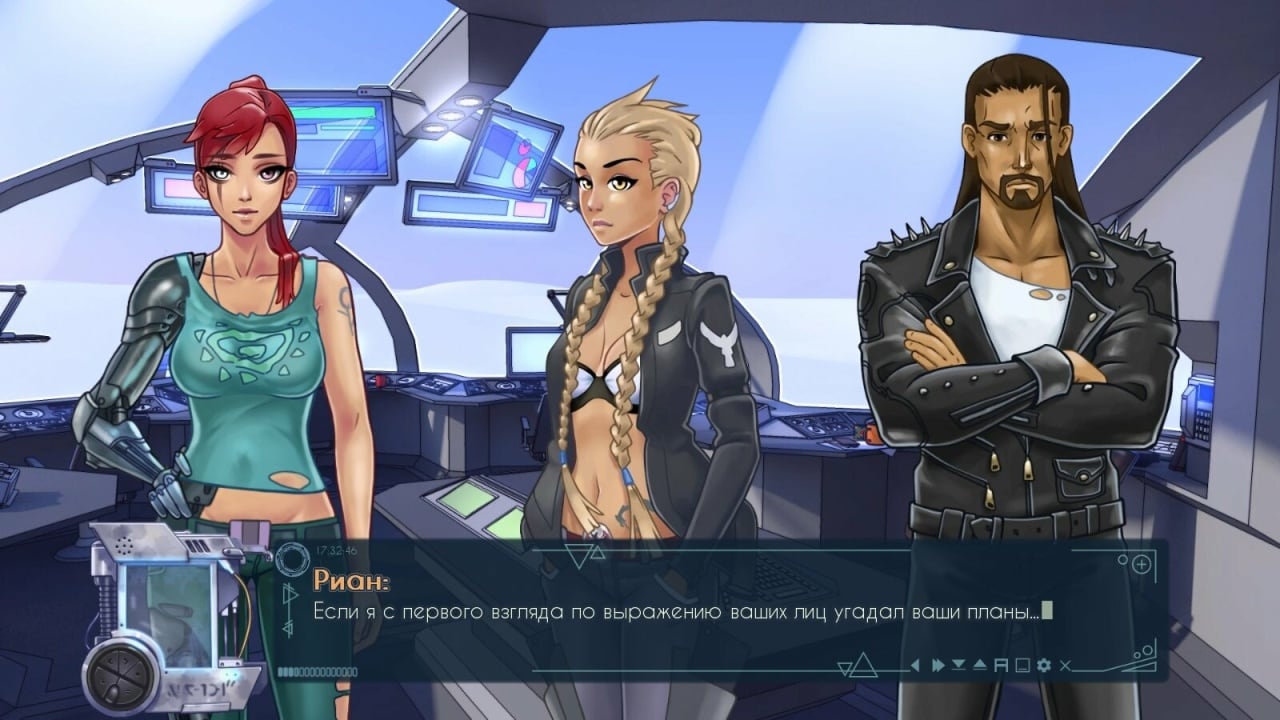Fast-forward dialogue with the double arrow icon
Screen dimensions: 1280x720
(x=937, y=665)
